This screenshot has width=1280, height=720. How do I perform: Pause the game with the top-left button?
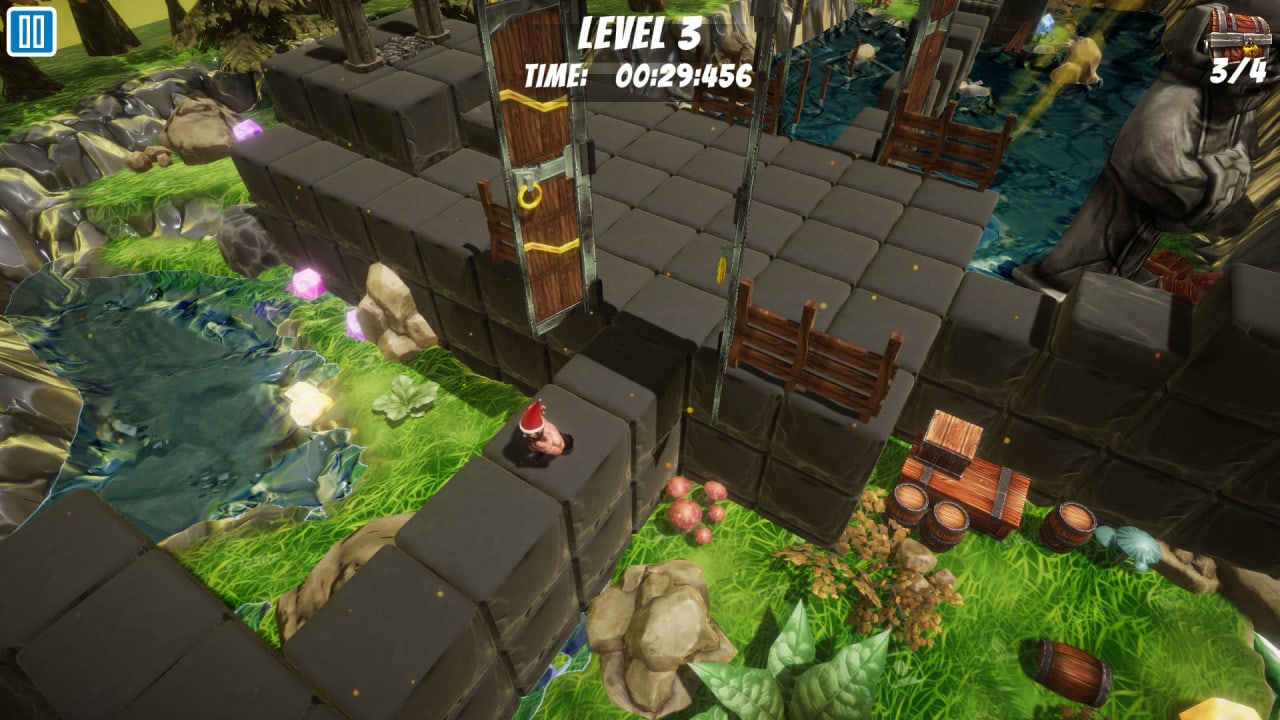31,32
